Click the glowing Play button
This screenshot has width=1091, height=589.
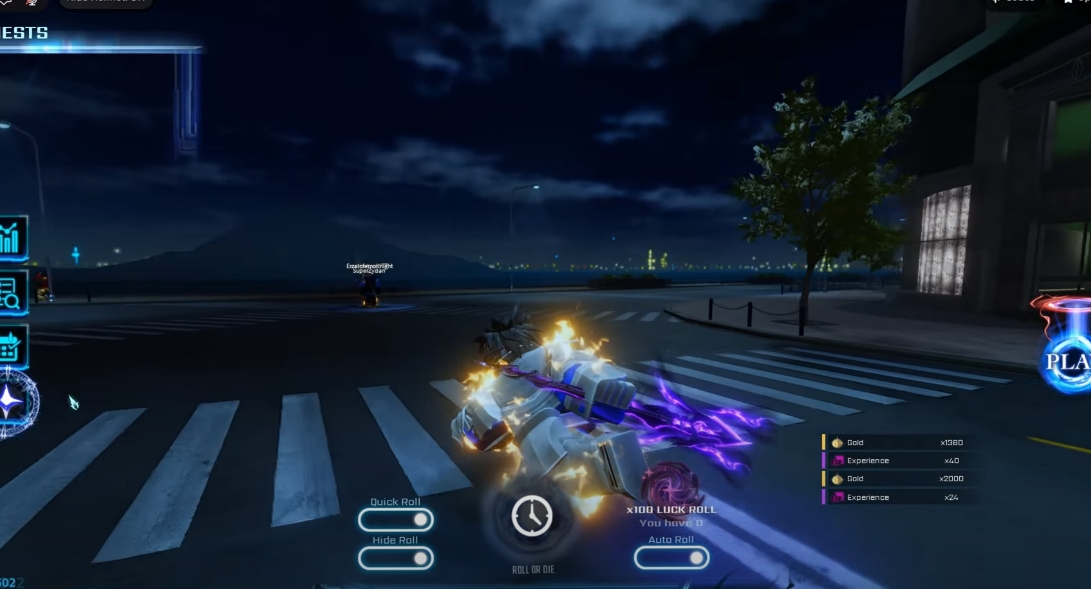pyautogui.click(x=1066, y=361)
